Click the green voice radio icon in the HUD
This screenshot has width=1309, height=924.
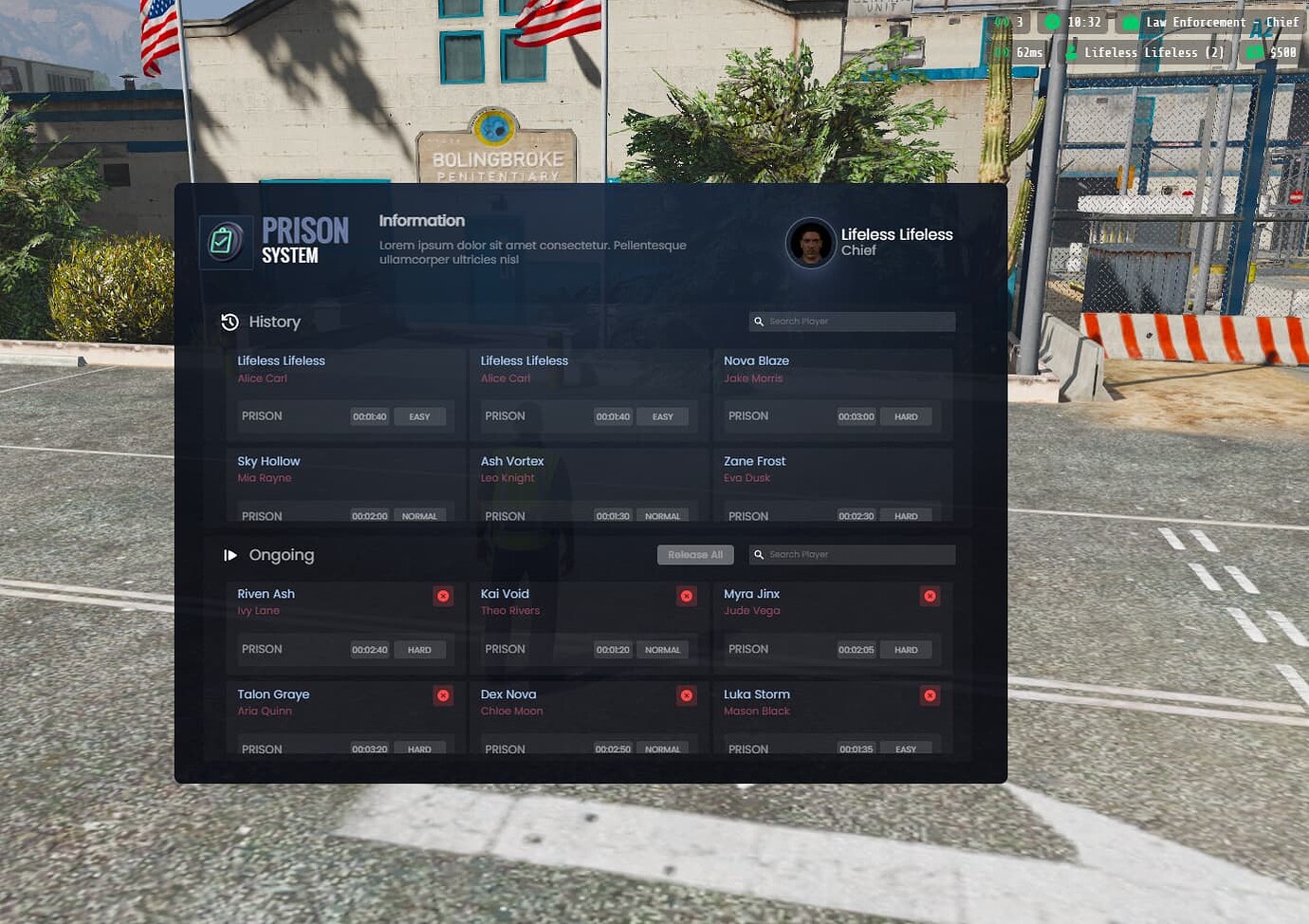point(1001,21)
